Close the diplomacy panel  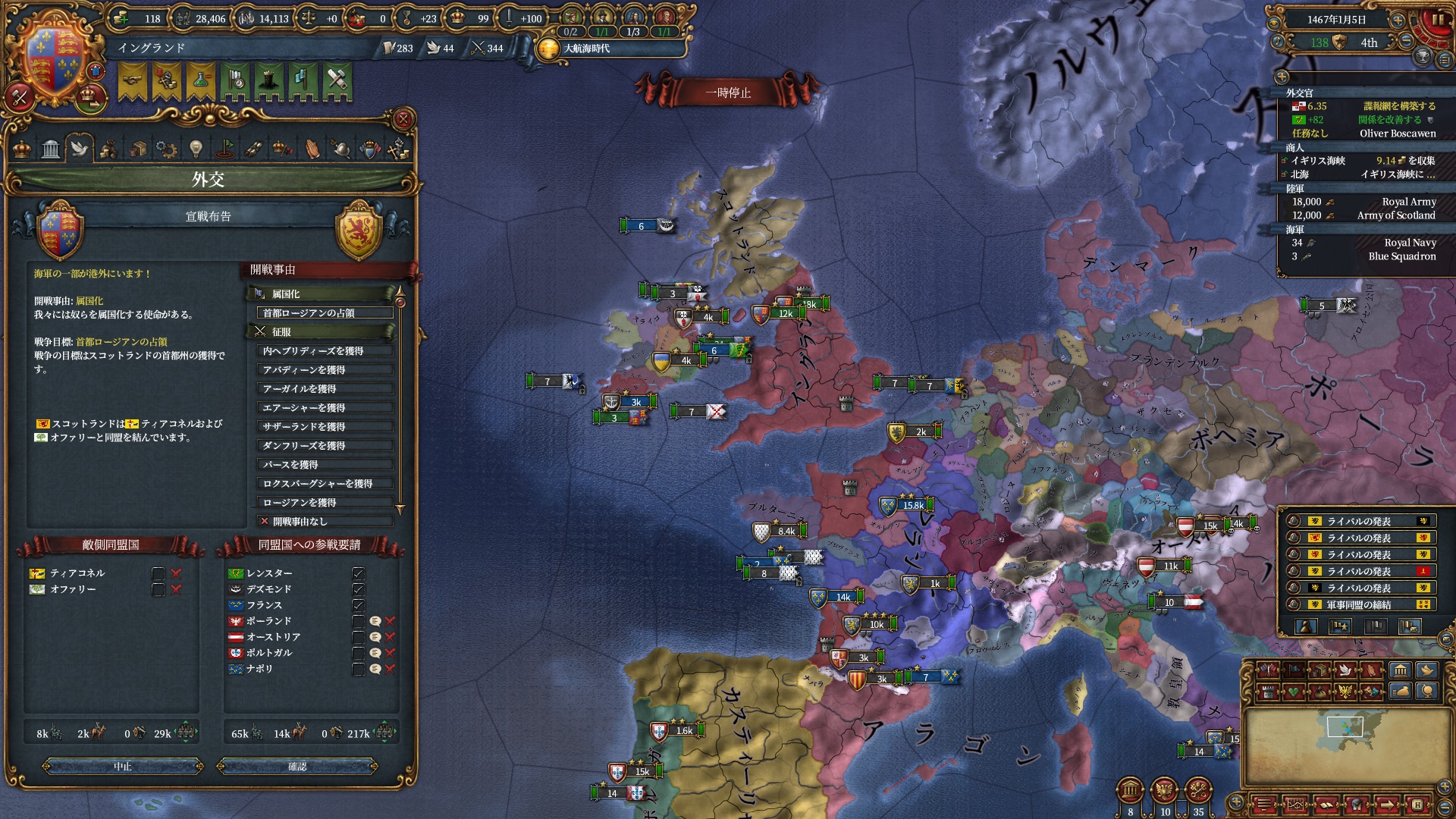point(403,119)
